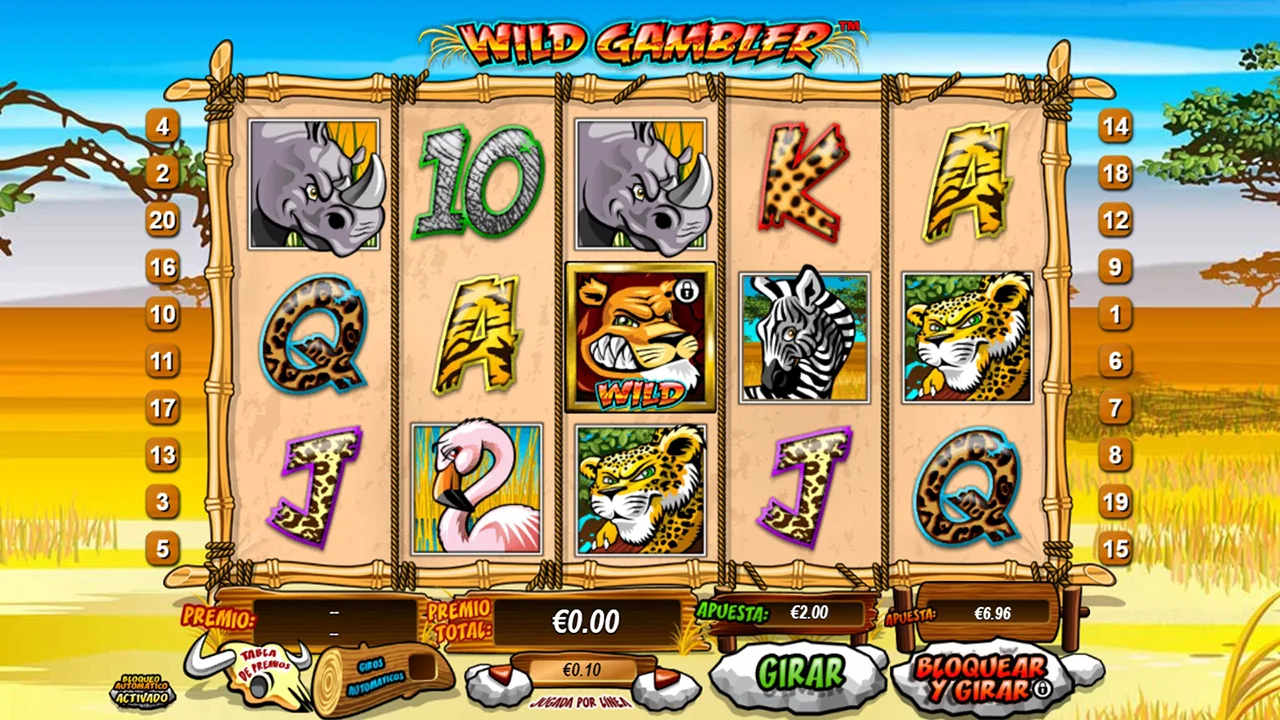The image size is (1280, 720).
Task: Spin the reels with the Girar button
Action: click(x=799, y=673)
